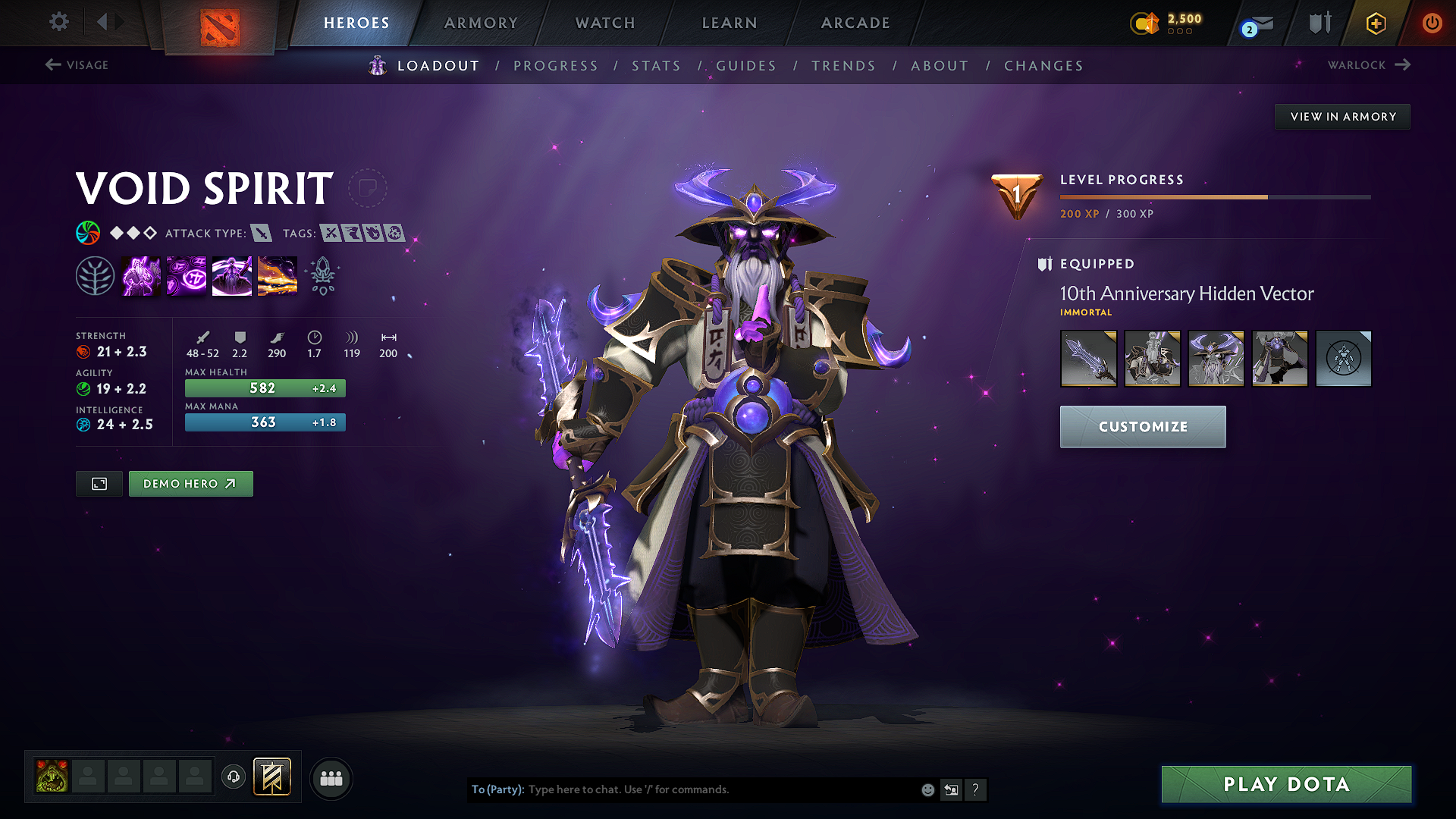Click the emoji picker beside chat box
This screenshot has height=819, width=1456.
(927, 789)
